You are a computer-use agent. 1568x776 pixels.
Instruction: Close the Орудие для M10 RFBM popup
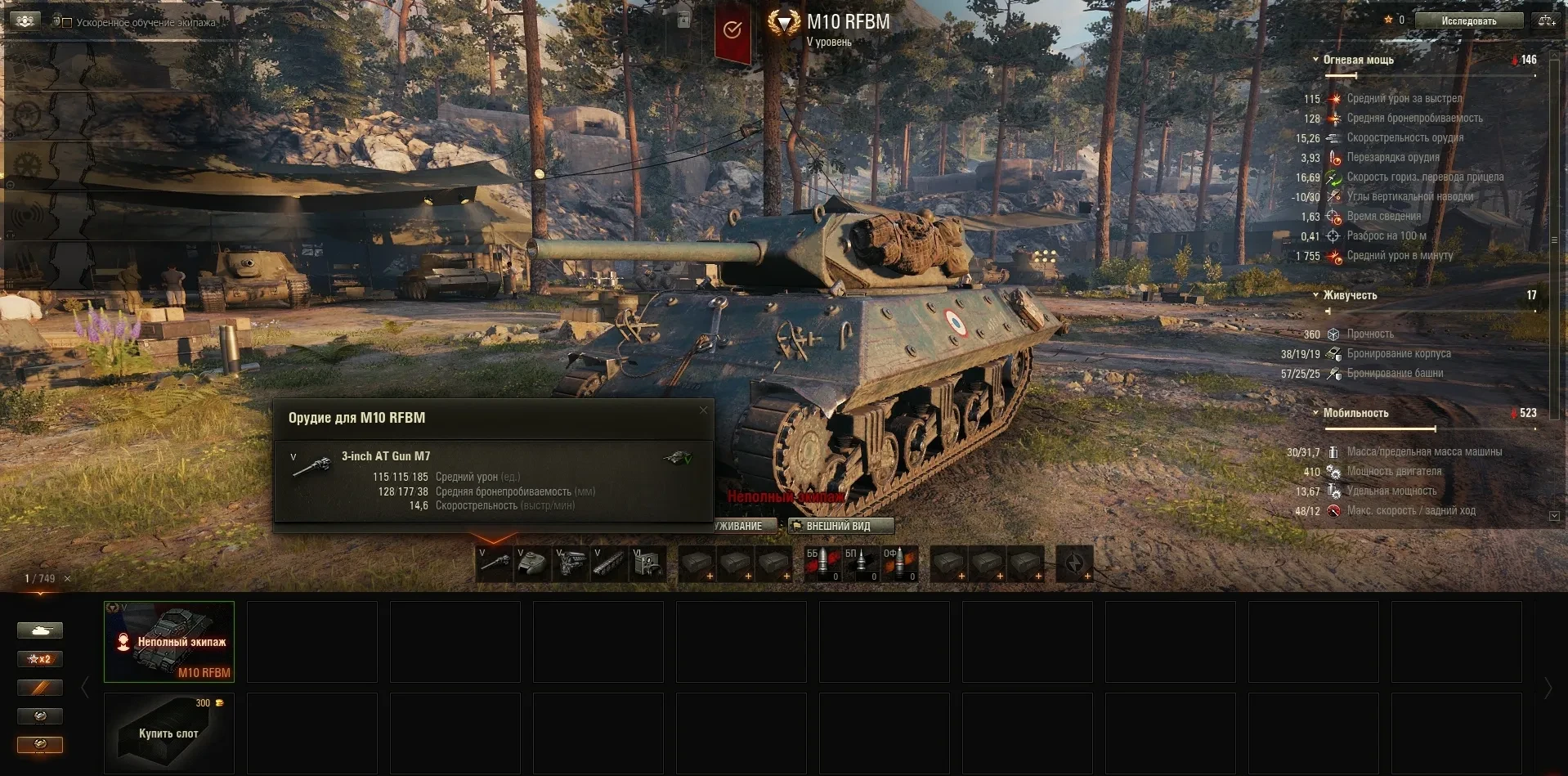tap(703, 410)
